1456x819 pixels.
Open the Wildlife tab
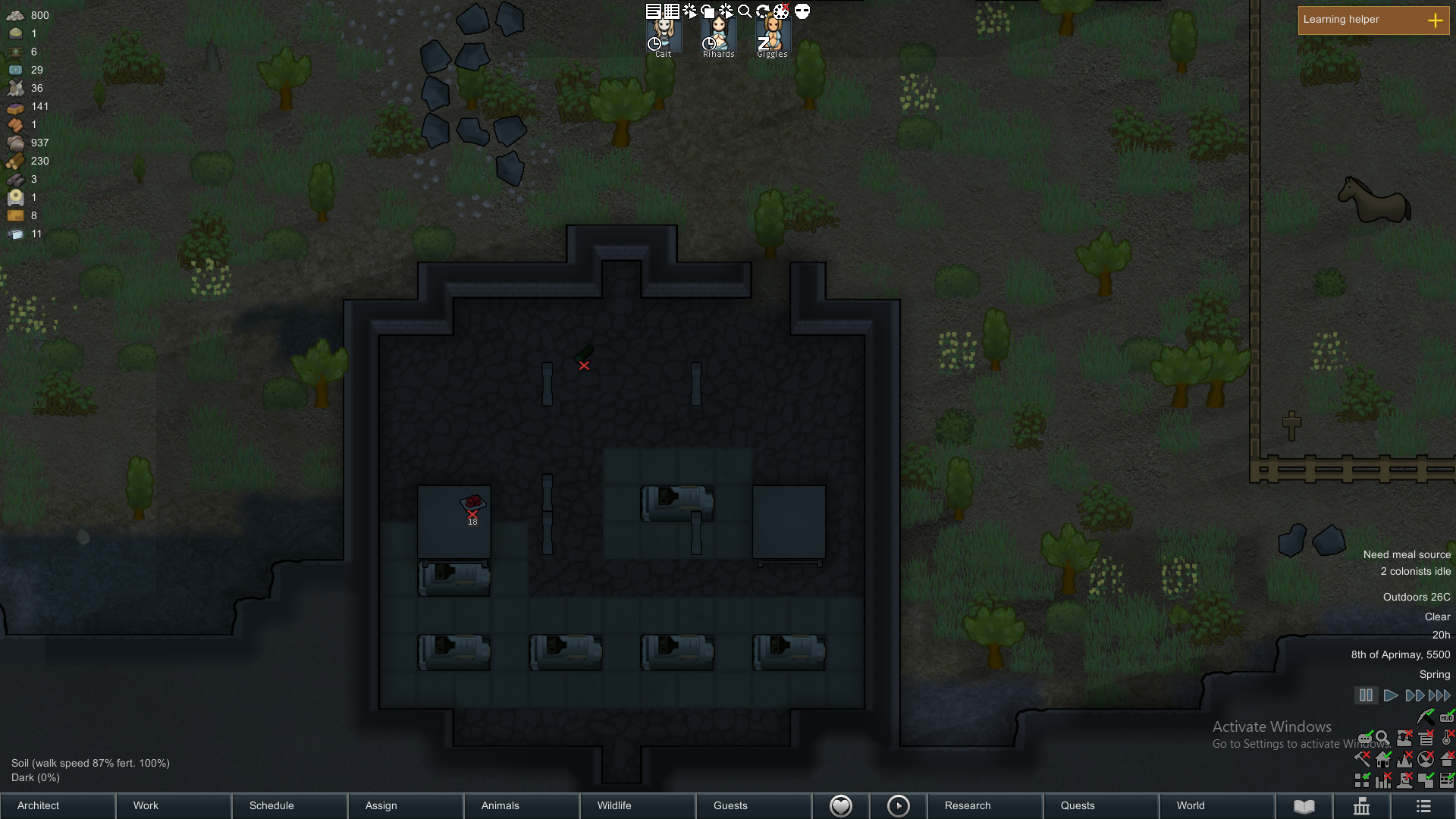point(637,805)
